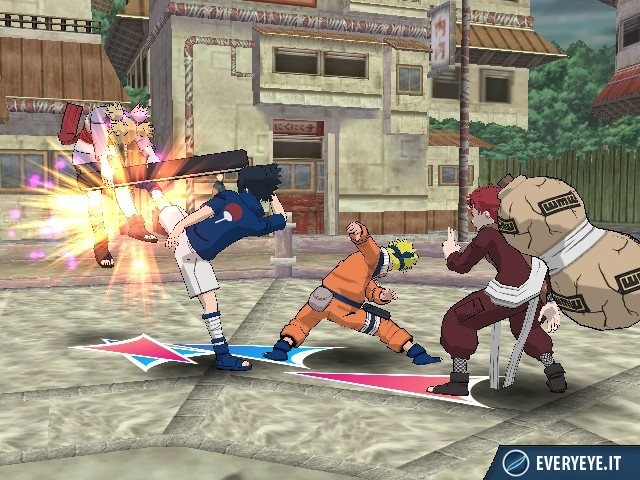640x480 pixels.
Task: Click the Everyeye.it watermark logo
Action: point(568,462)
